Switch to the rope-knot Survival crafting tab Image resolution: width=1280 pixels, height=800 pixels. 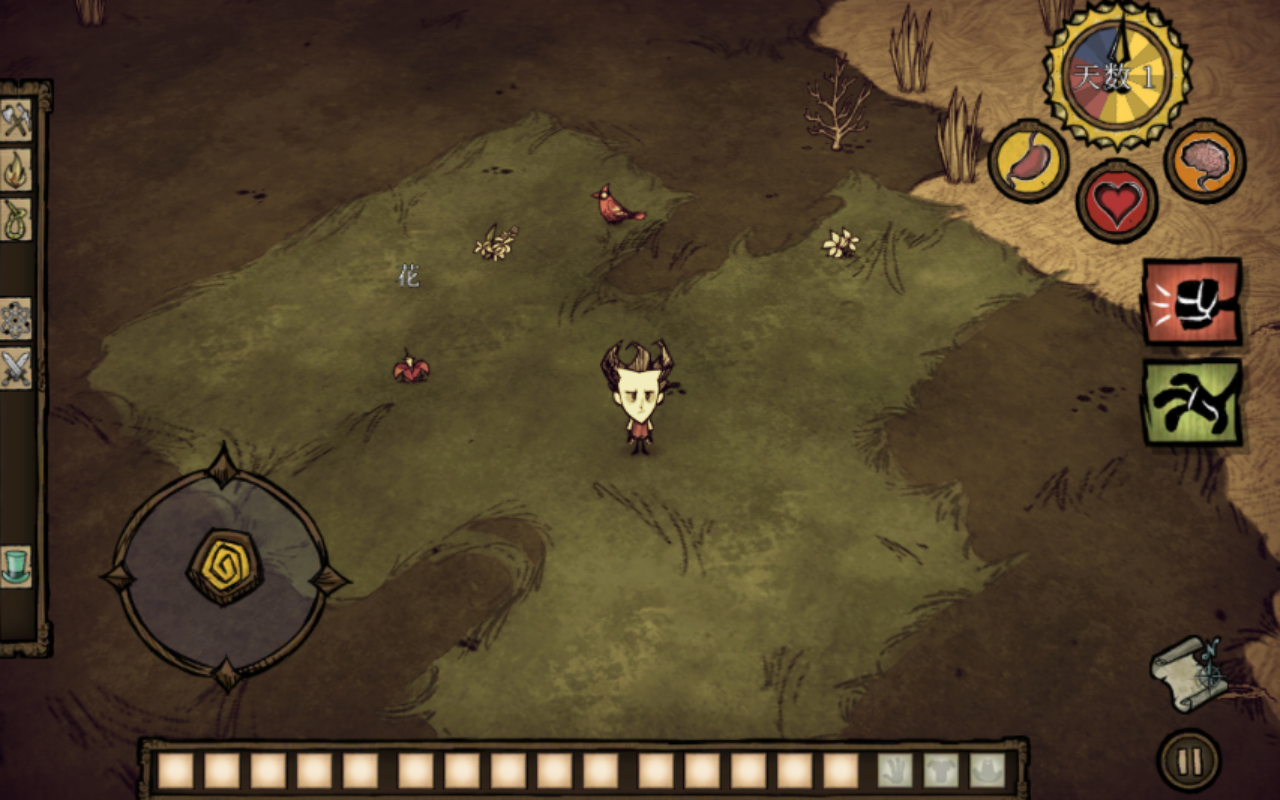[16, 220]
